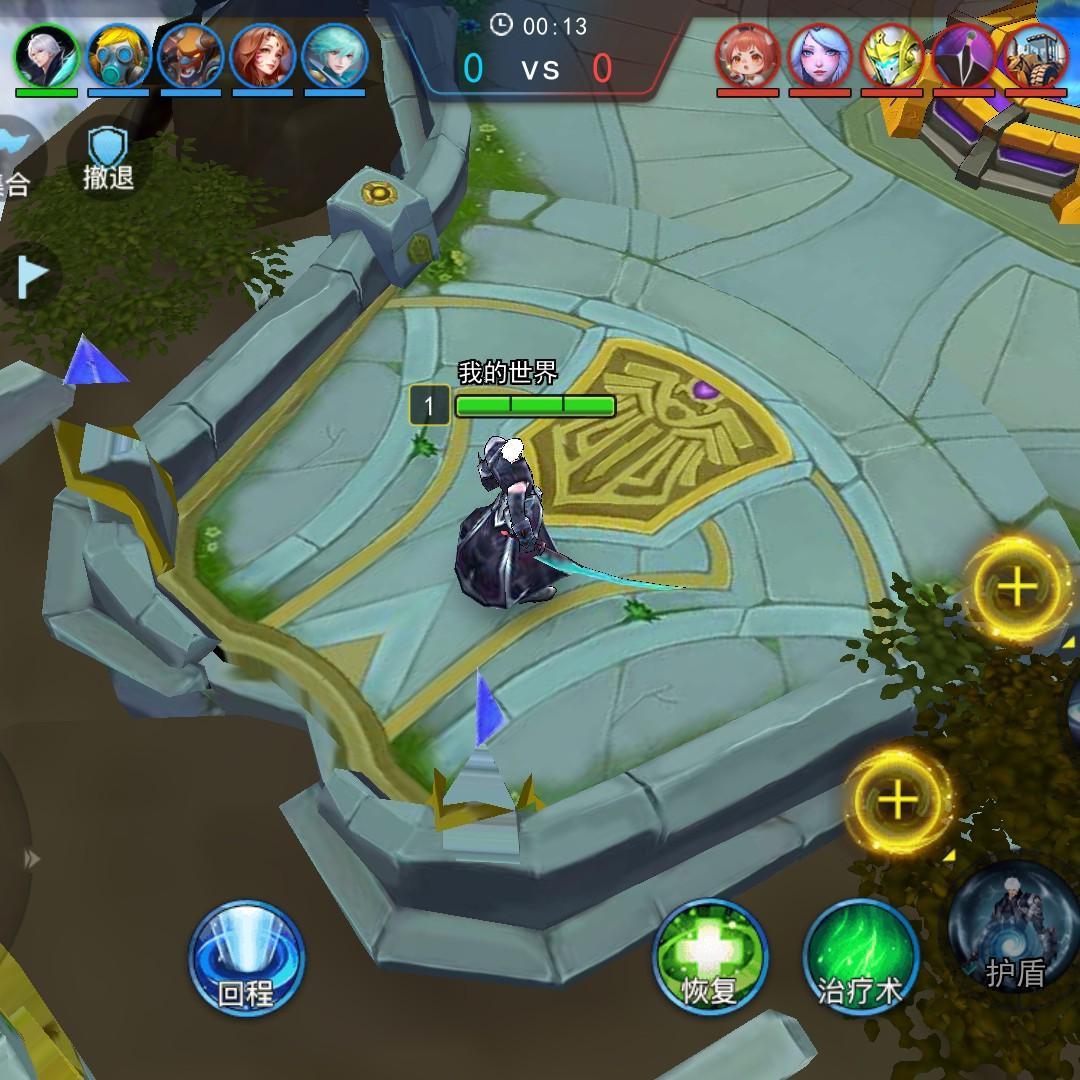Select the teal-haired ally hero portrait

[335, 56]
